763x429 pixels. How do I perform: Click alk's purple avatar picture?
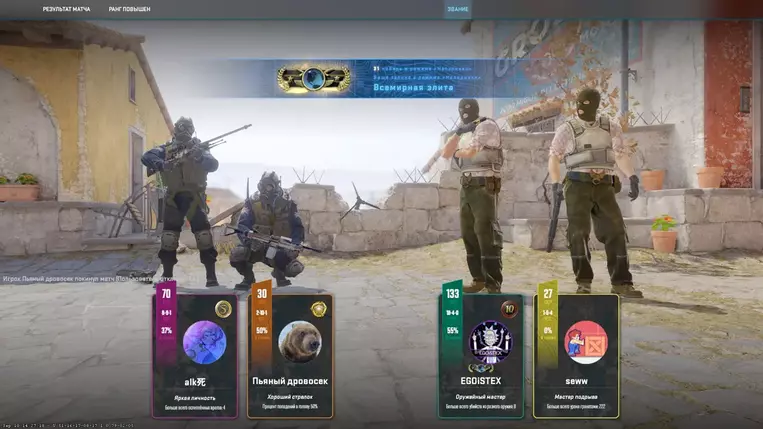point(204,342)
